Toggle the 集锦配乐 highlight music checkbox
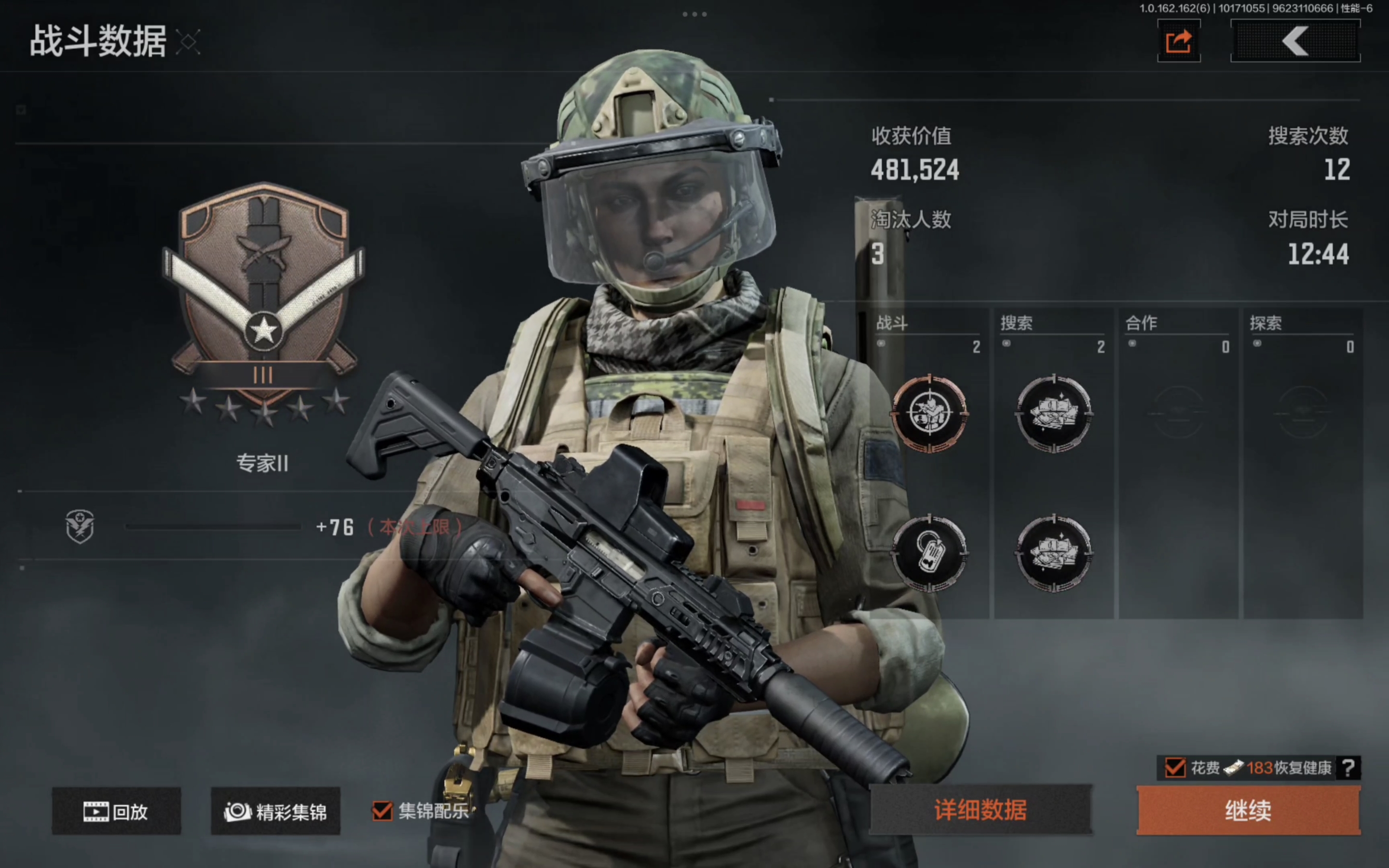 (382, 811)
